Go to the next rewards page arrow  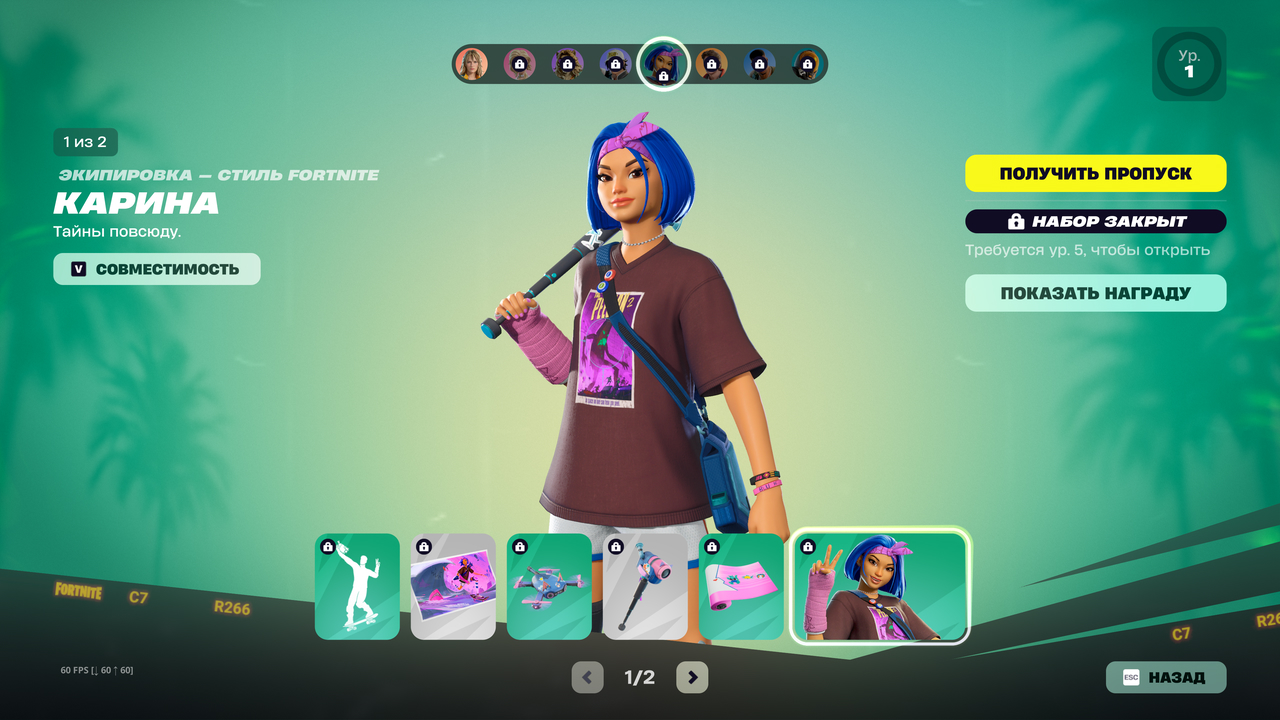pos(692,677)
